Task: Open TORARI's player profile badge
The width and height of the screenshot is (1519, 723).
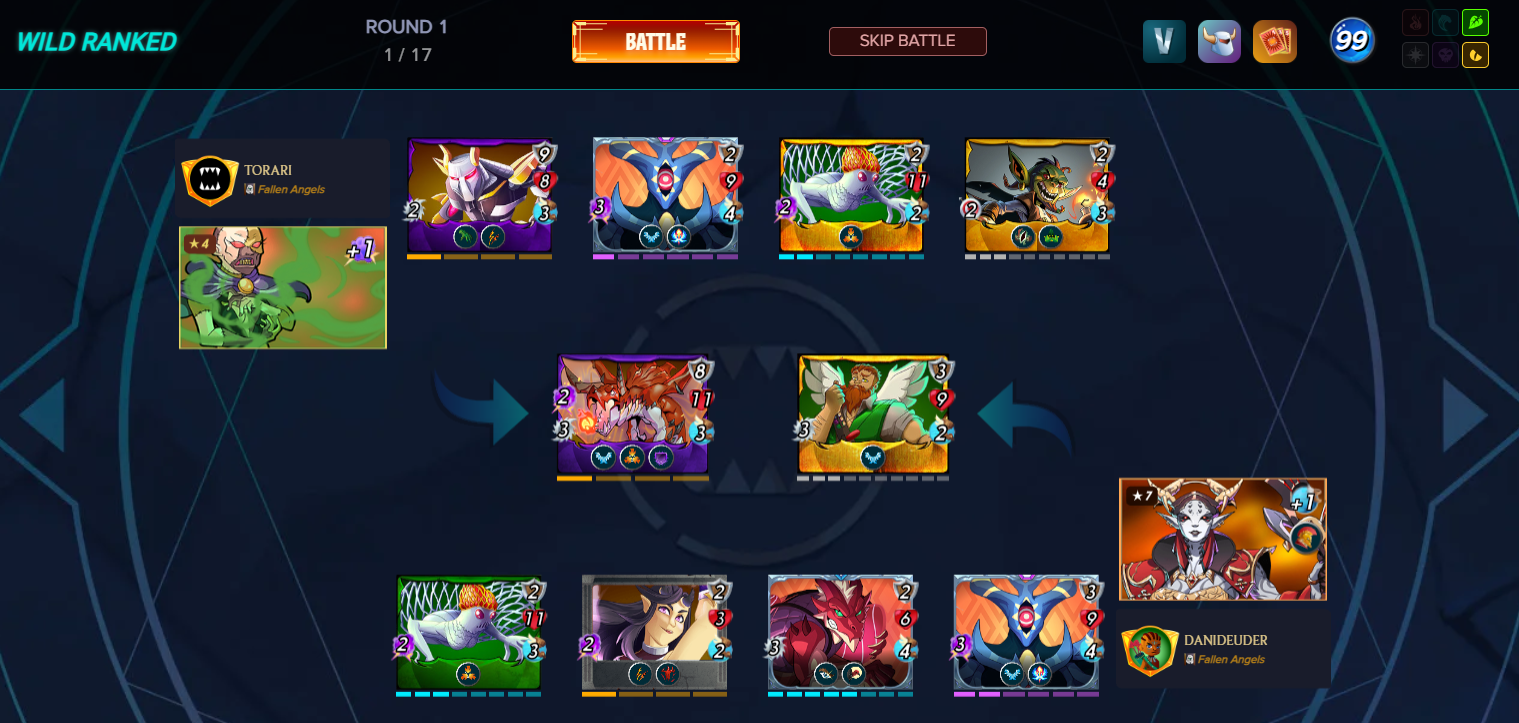Action: 210,180
